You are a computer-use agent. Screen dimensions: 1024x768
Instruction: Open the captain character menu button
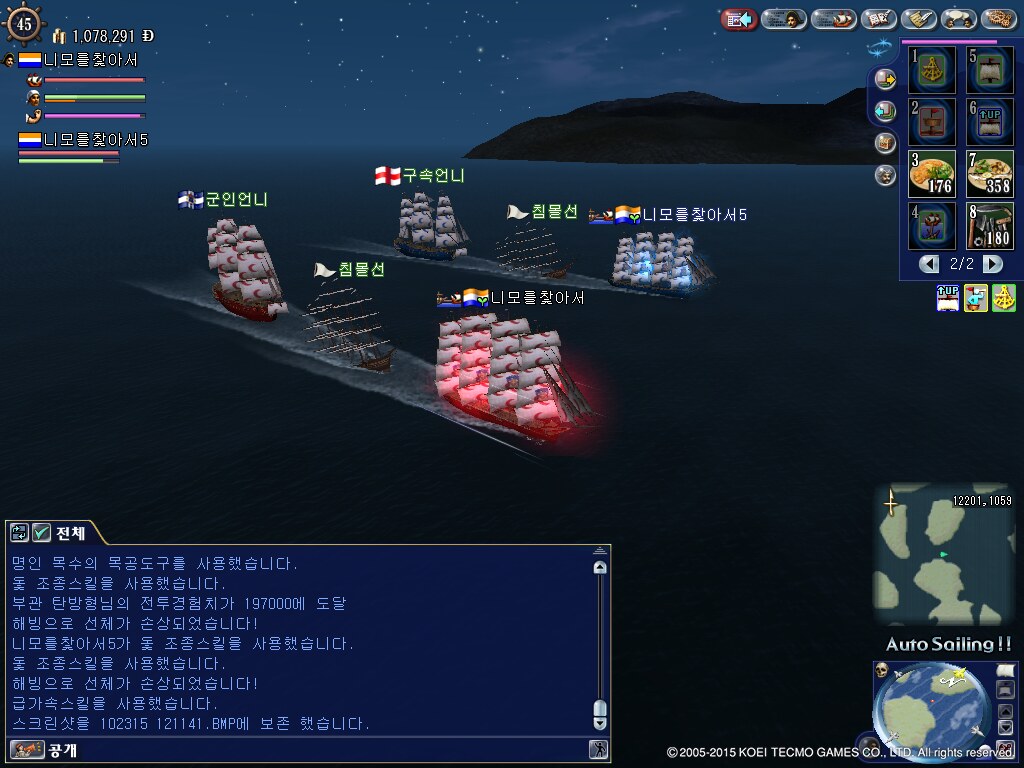point(785,19)
